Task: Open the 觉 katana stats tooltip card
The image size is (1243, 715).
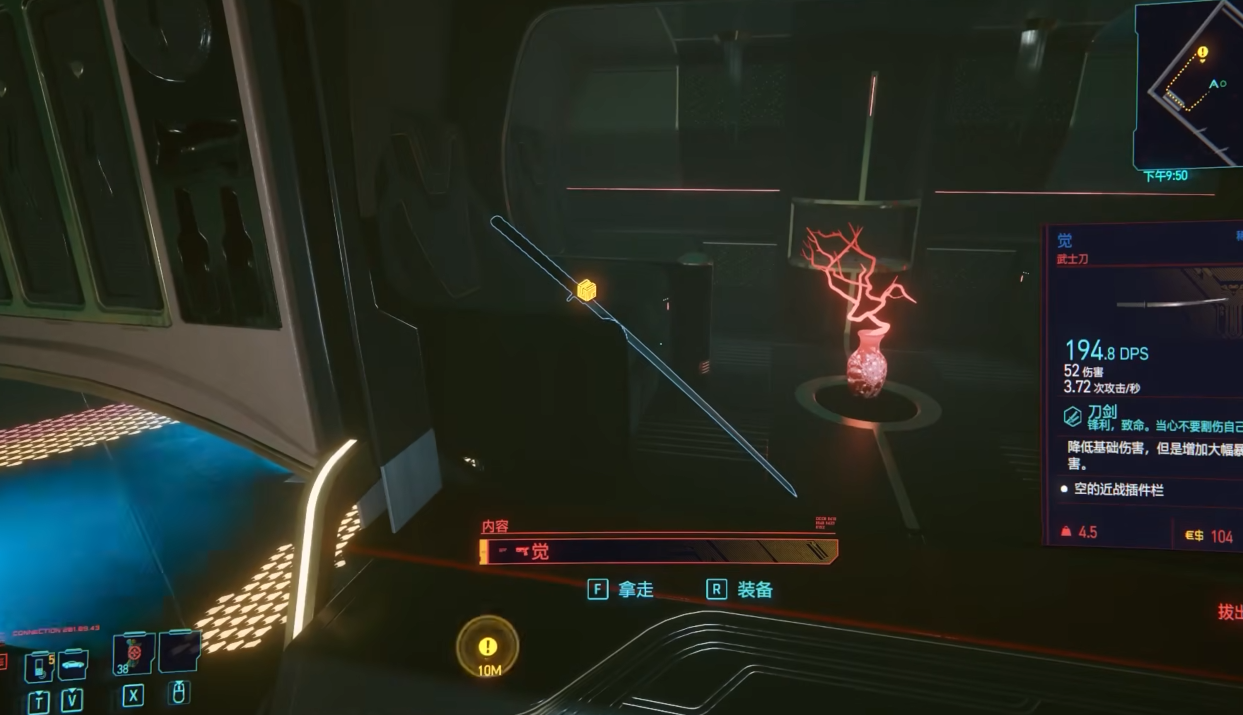Action: coord(1142,385)
